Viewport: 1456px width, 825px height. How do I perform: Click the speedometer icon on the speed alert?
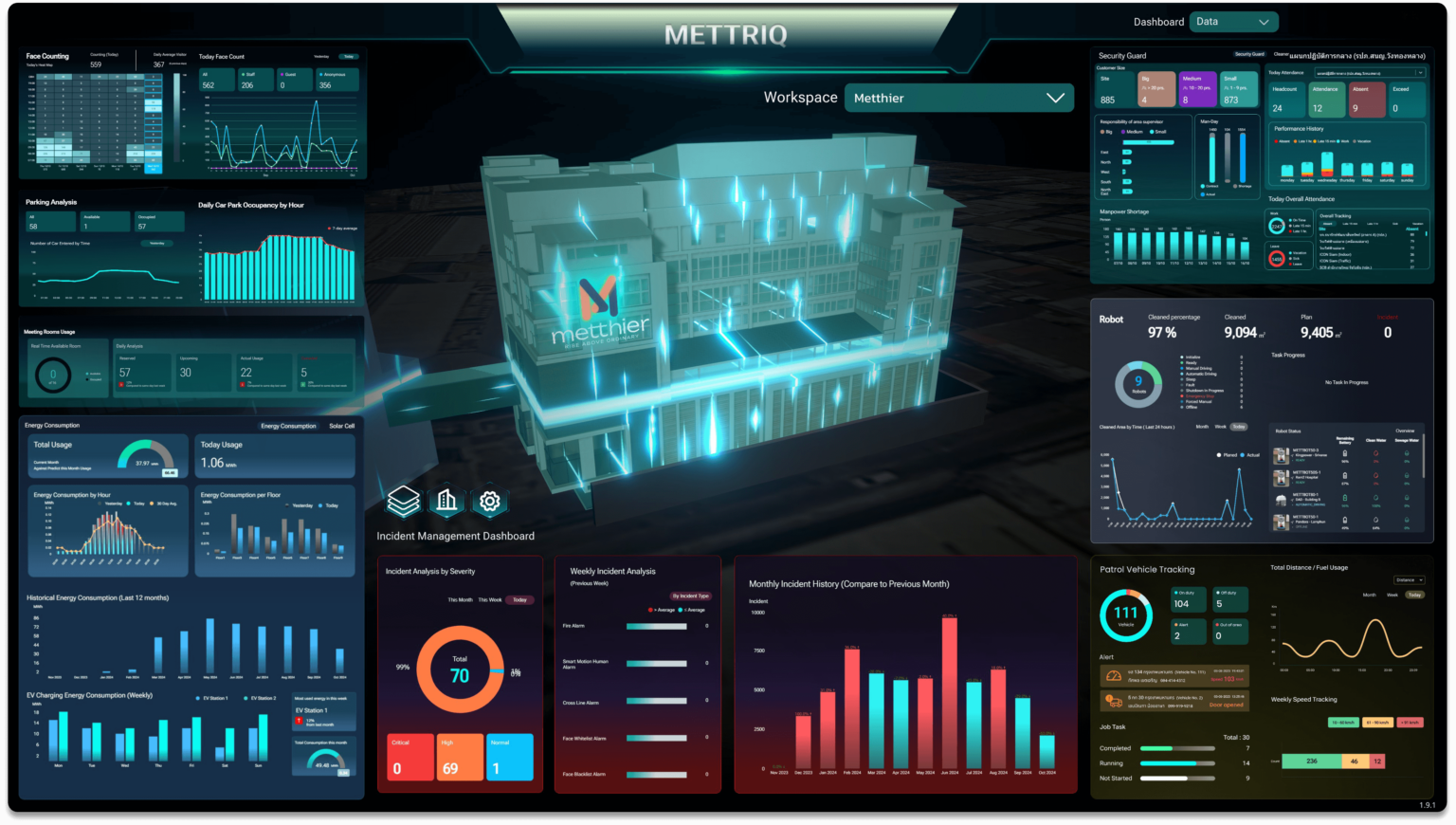[x=1114, y=676]
